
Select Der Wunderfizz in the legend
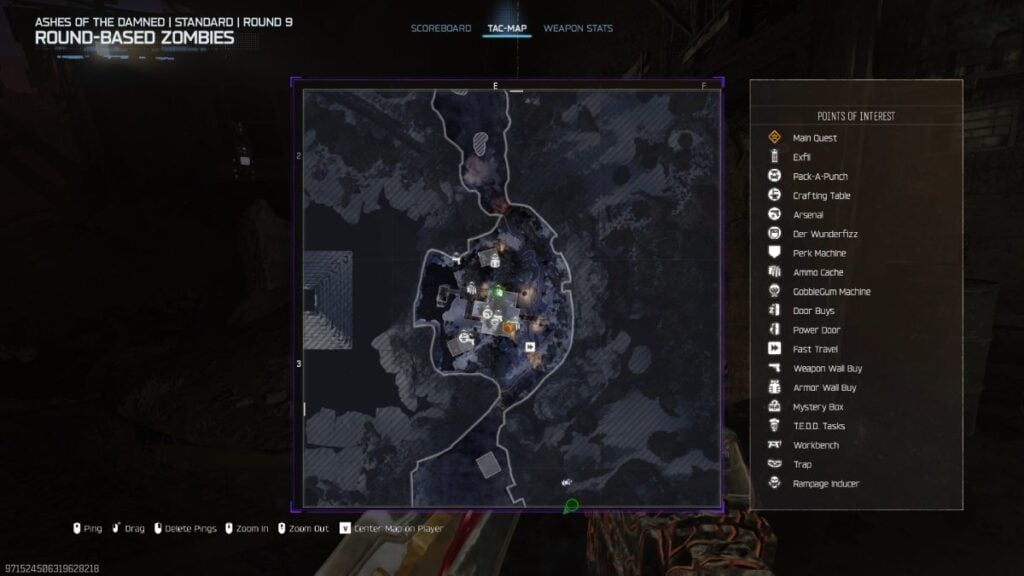tap(824, 234)
